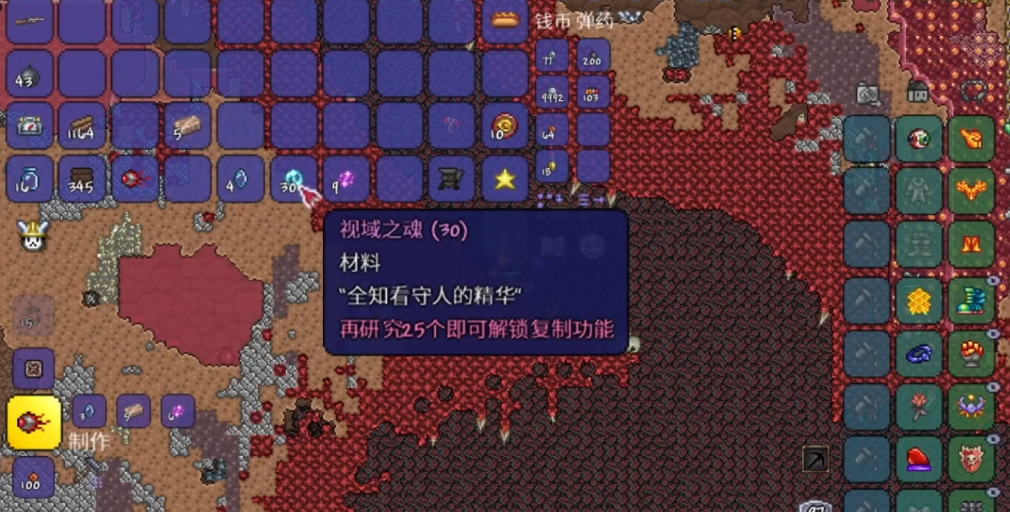
Task: Select the orange spiral item stack of 10
Action: tap(505, 127)
